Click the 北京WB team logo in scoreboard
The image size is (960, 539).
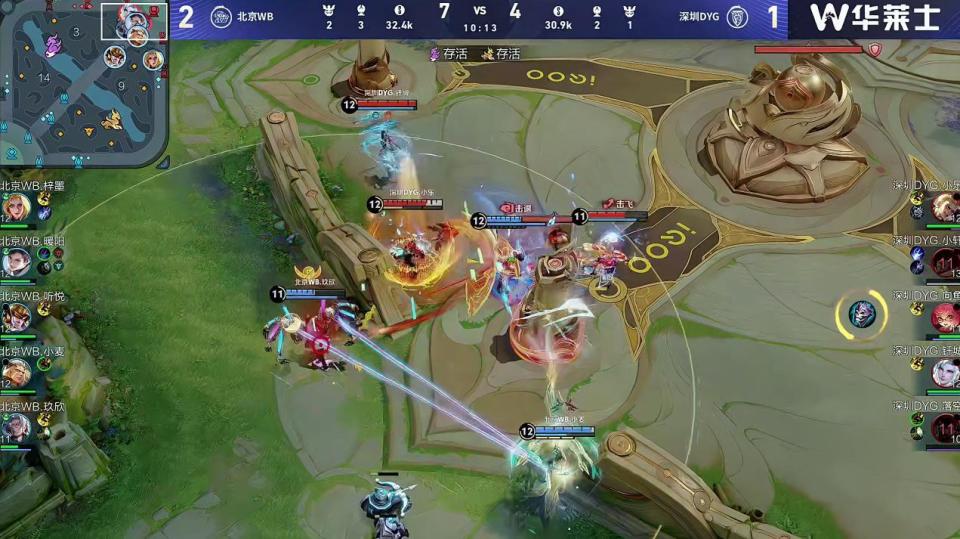click(221, 17)
